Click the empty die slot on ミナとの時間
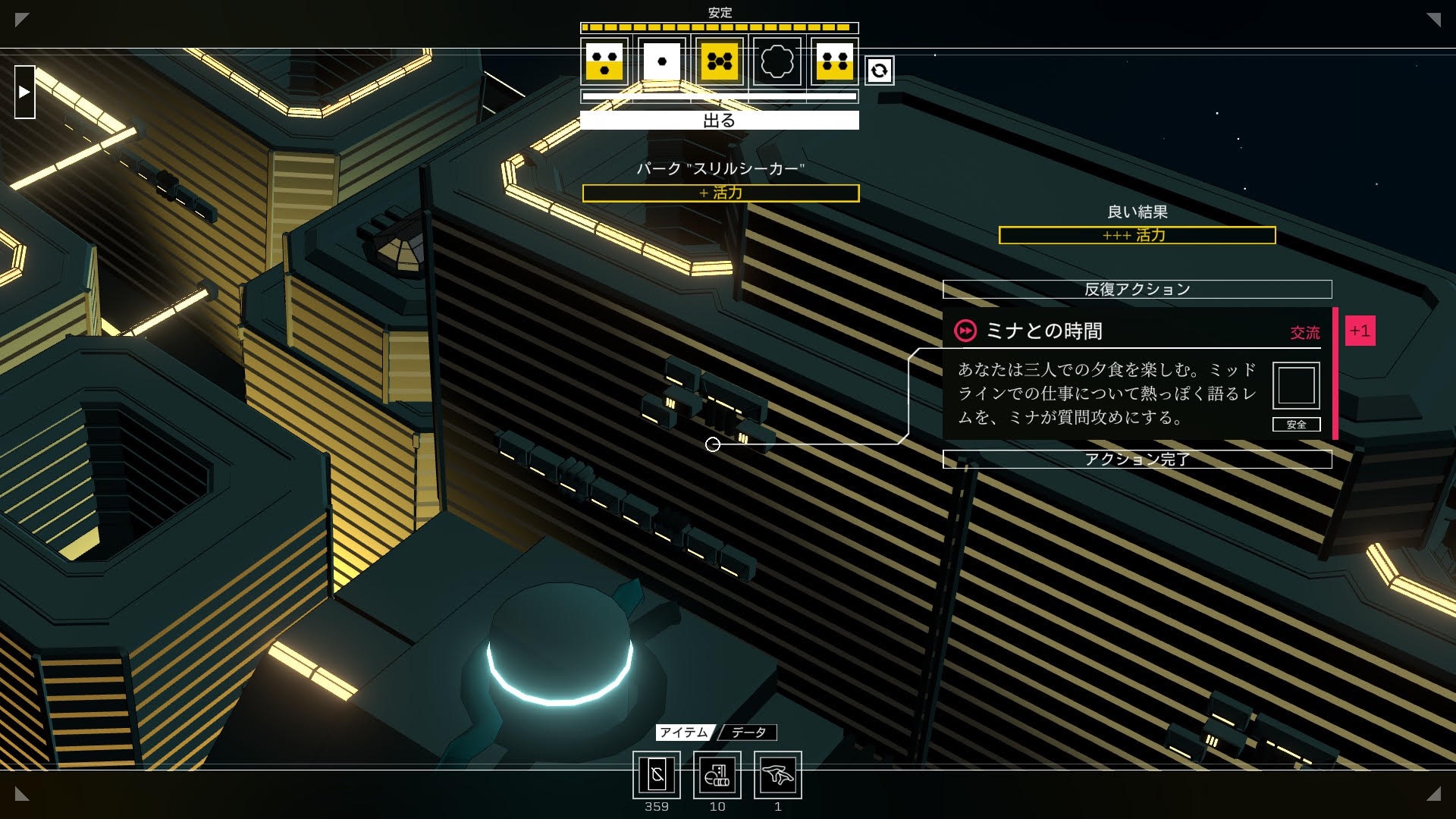 [1296, 386]
